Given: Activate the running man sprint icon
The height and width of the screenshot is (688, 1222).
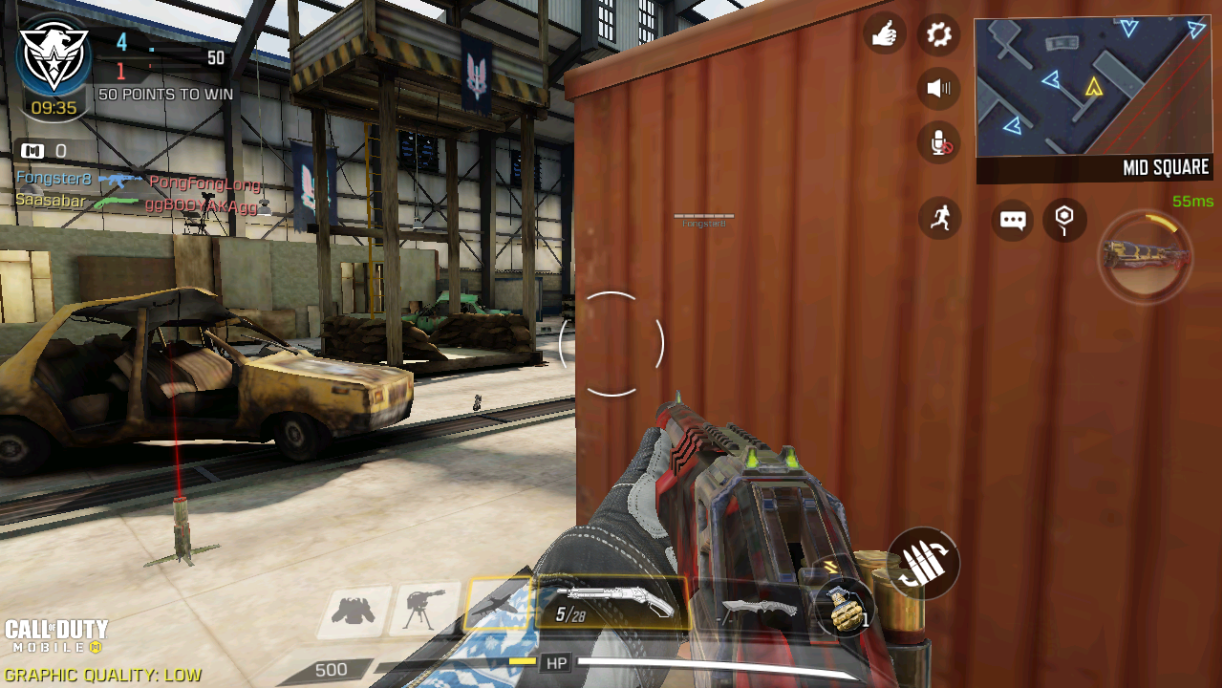Looking at the screenshot, I should tap(939, 218).
